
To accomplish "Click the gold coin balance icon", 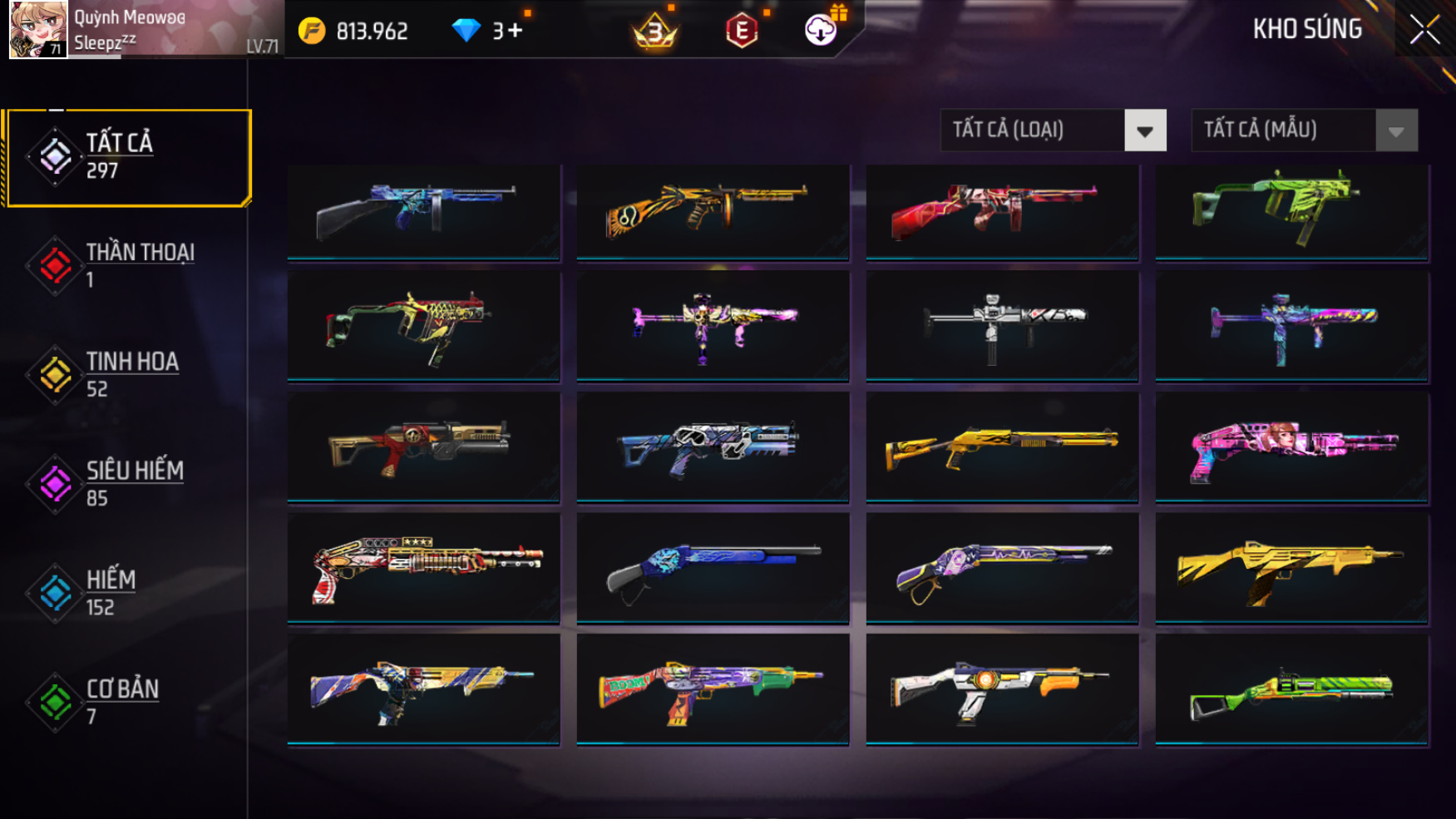I will point(312,32).
